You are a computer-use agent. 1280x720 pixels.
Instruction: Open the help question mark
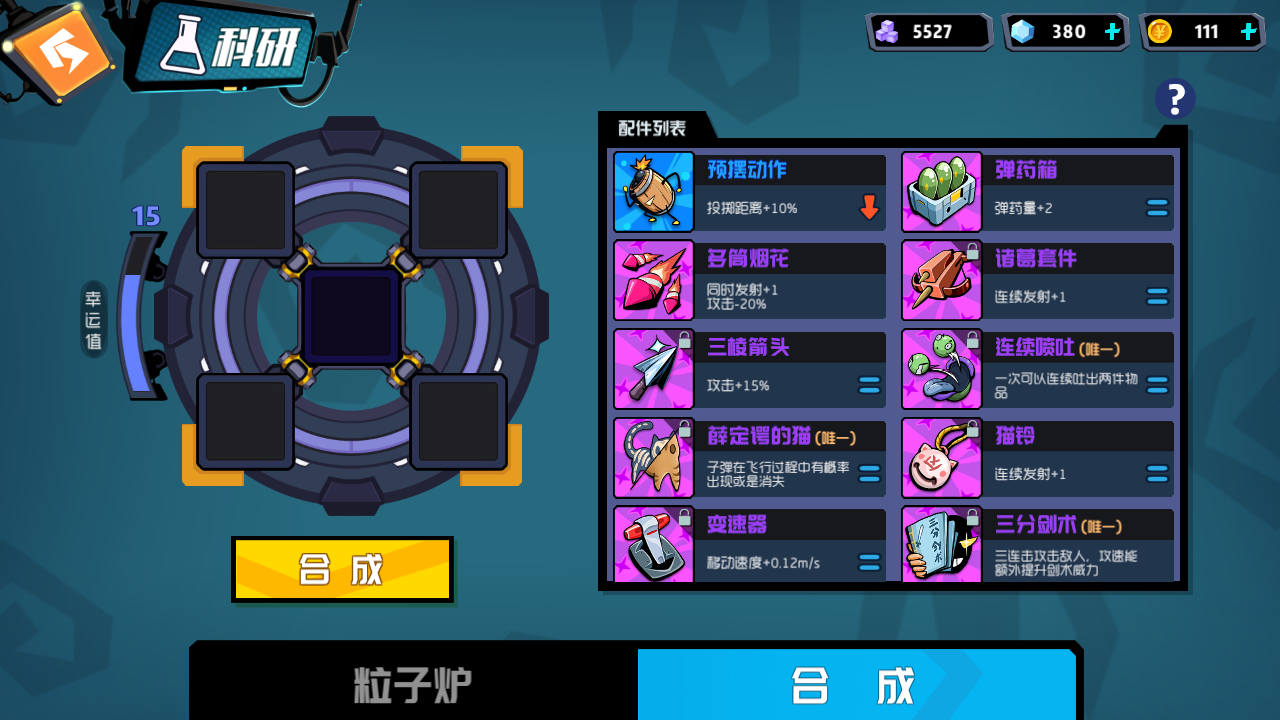tap(1175, 98)
